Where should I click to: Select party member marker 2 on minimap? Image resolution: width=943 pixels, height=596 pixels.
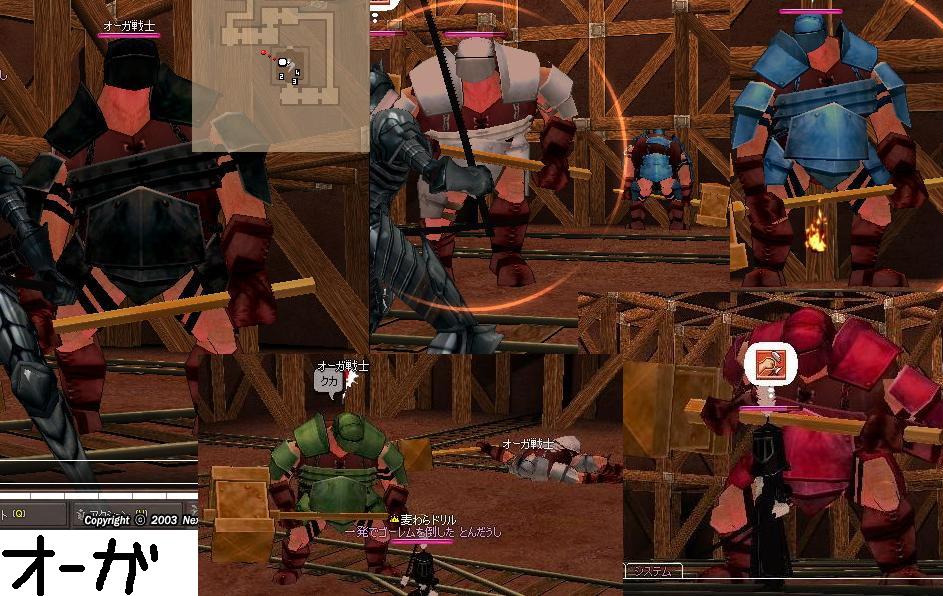click(x=282, y=75)
